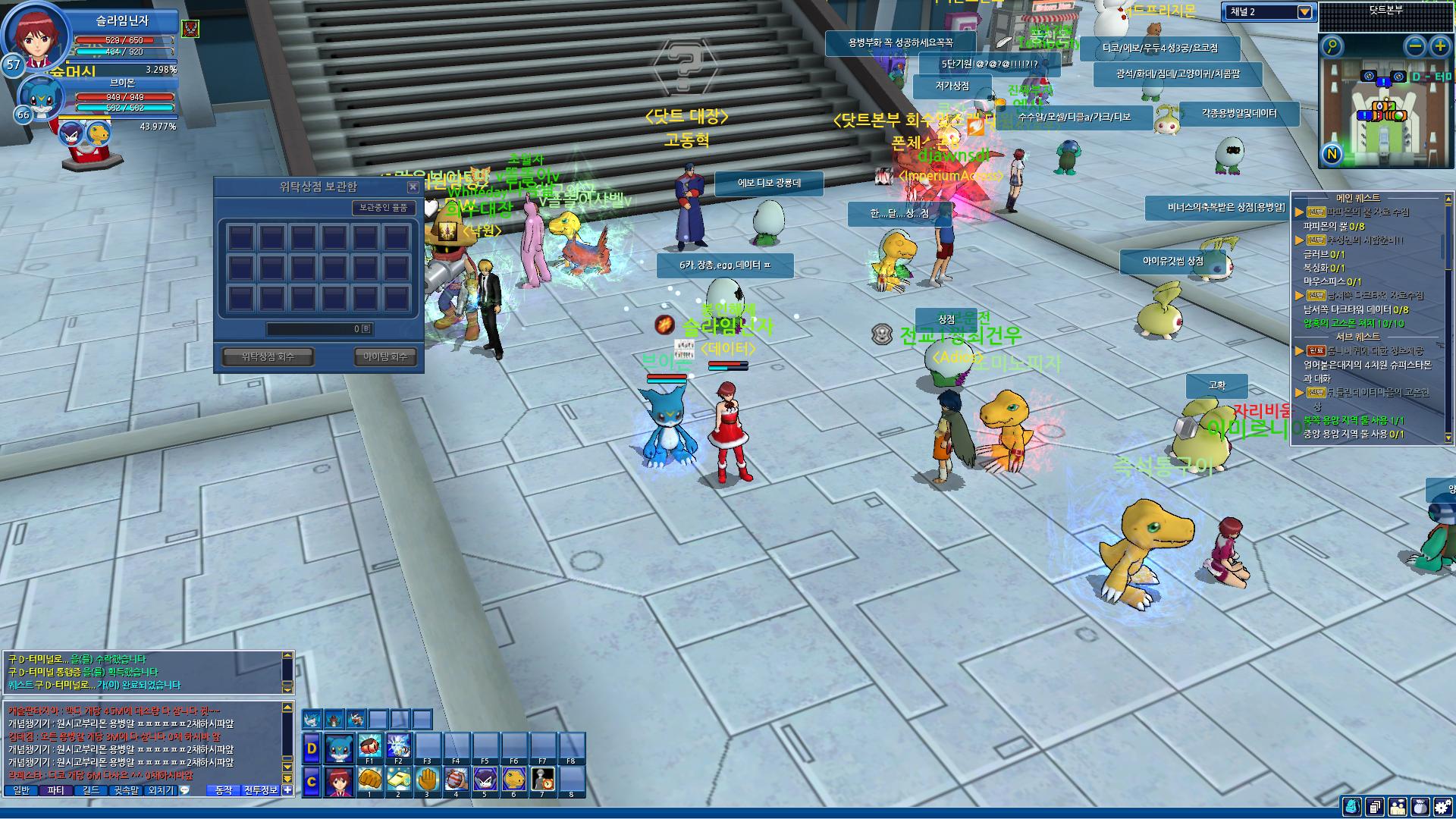Select the Agumon icon in slot 6
The width and height of the screenshot is (1456, 819).
pos(514,780)
